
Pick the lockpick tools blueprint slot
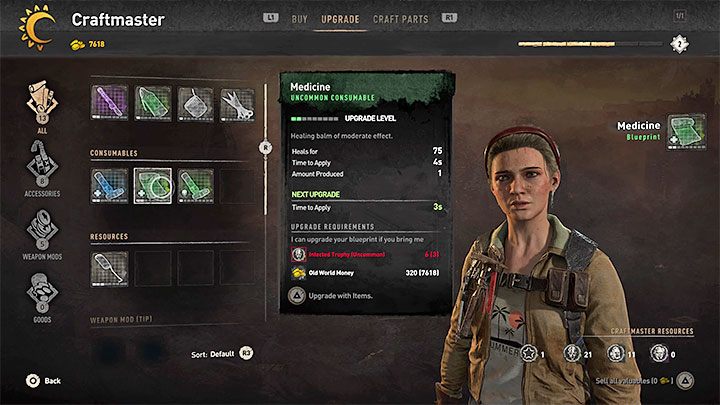coord(238,102)
